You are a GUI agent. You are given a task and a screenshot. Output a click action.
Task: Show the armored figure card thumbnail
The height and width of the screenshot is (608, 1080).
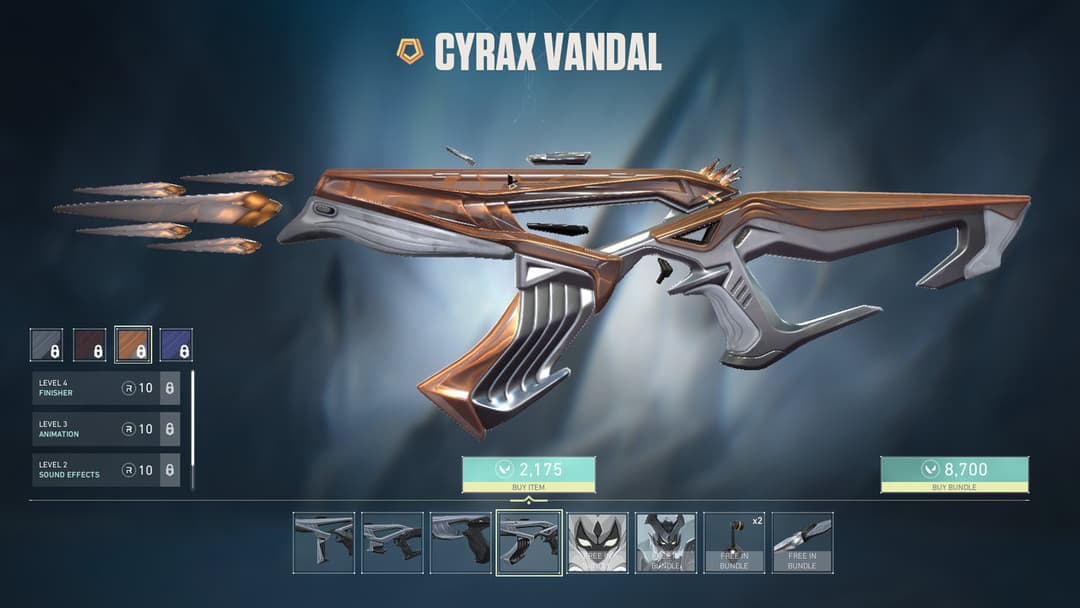tap(666, 543)
